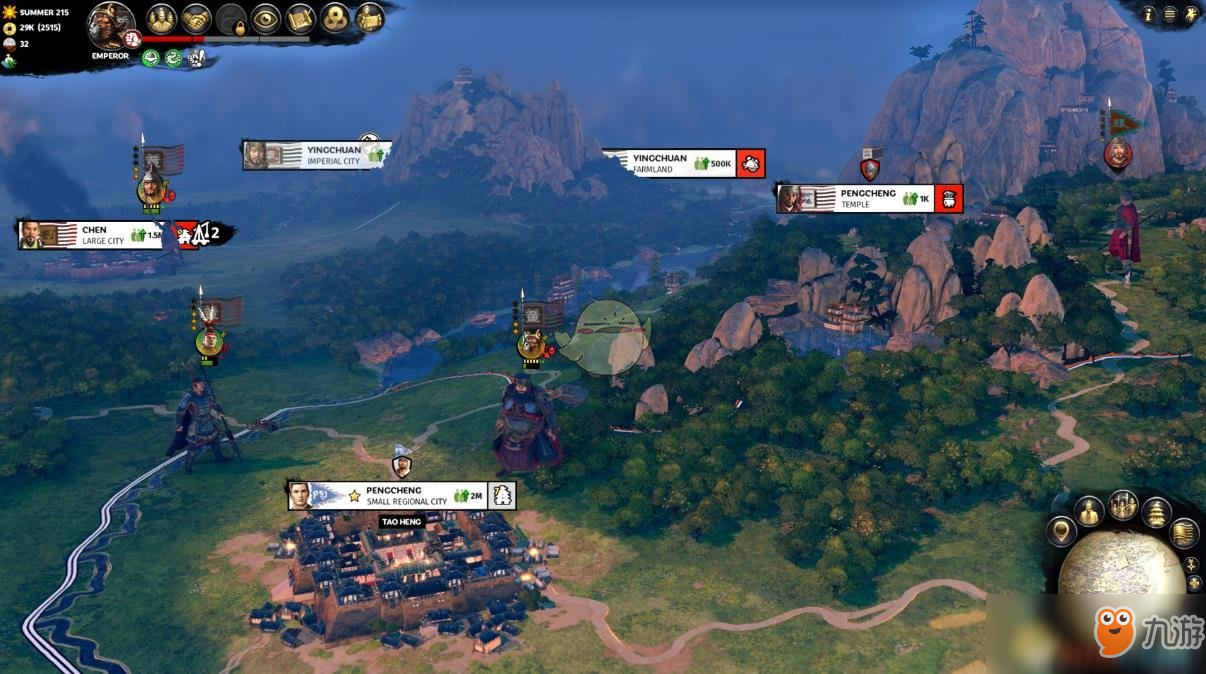Click the info button in the top corner
Screen dimensions: 1206x674
(1148, 14)
